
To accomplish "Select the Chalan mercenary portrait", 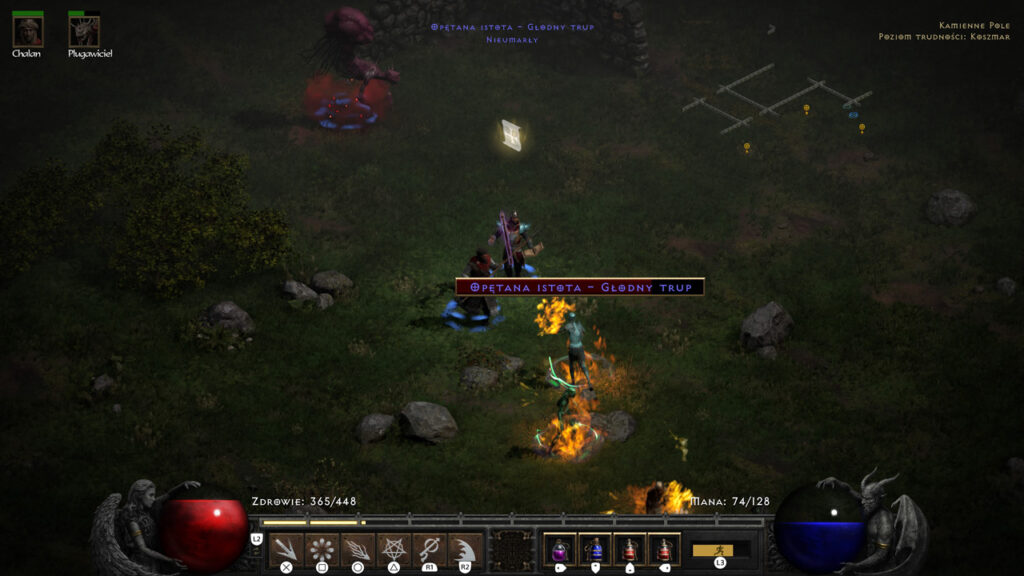I will pyautogui.click(x=27, y=31).
